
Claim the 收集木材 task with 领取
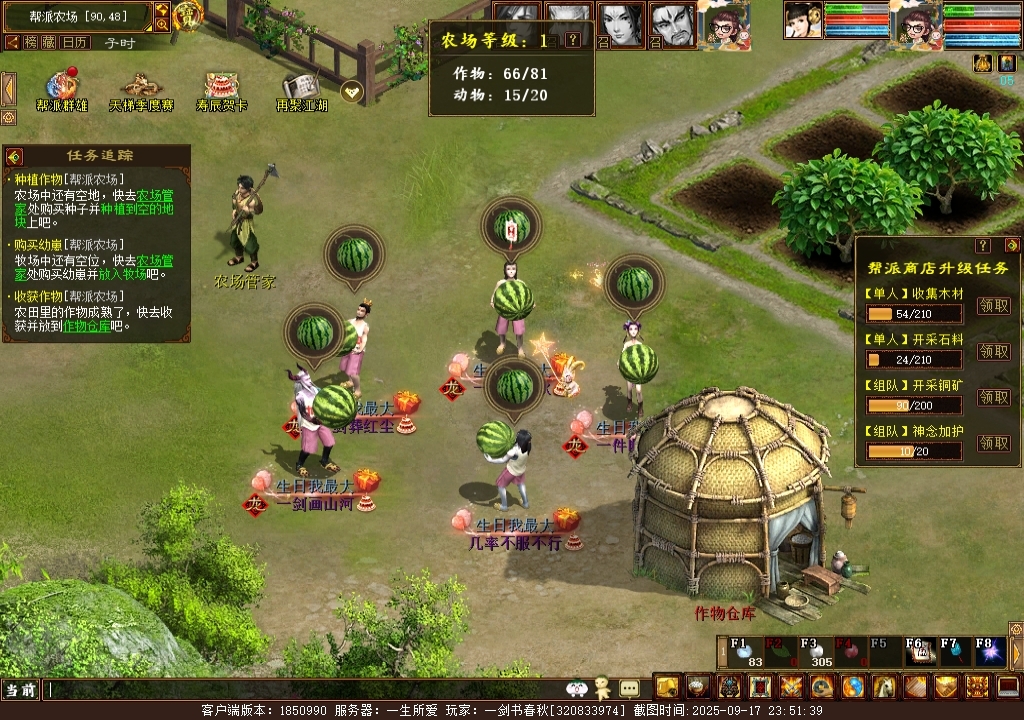click(x=993, y=306)
